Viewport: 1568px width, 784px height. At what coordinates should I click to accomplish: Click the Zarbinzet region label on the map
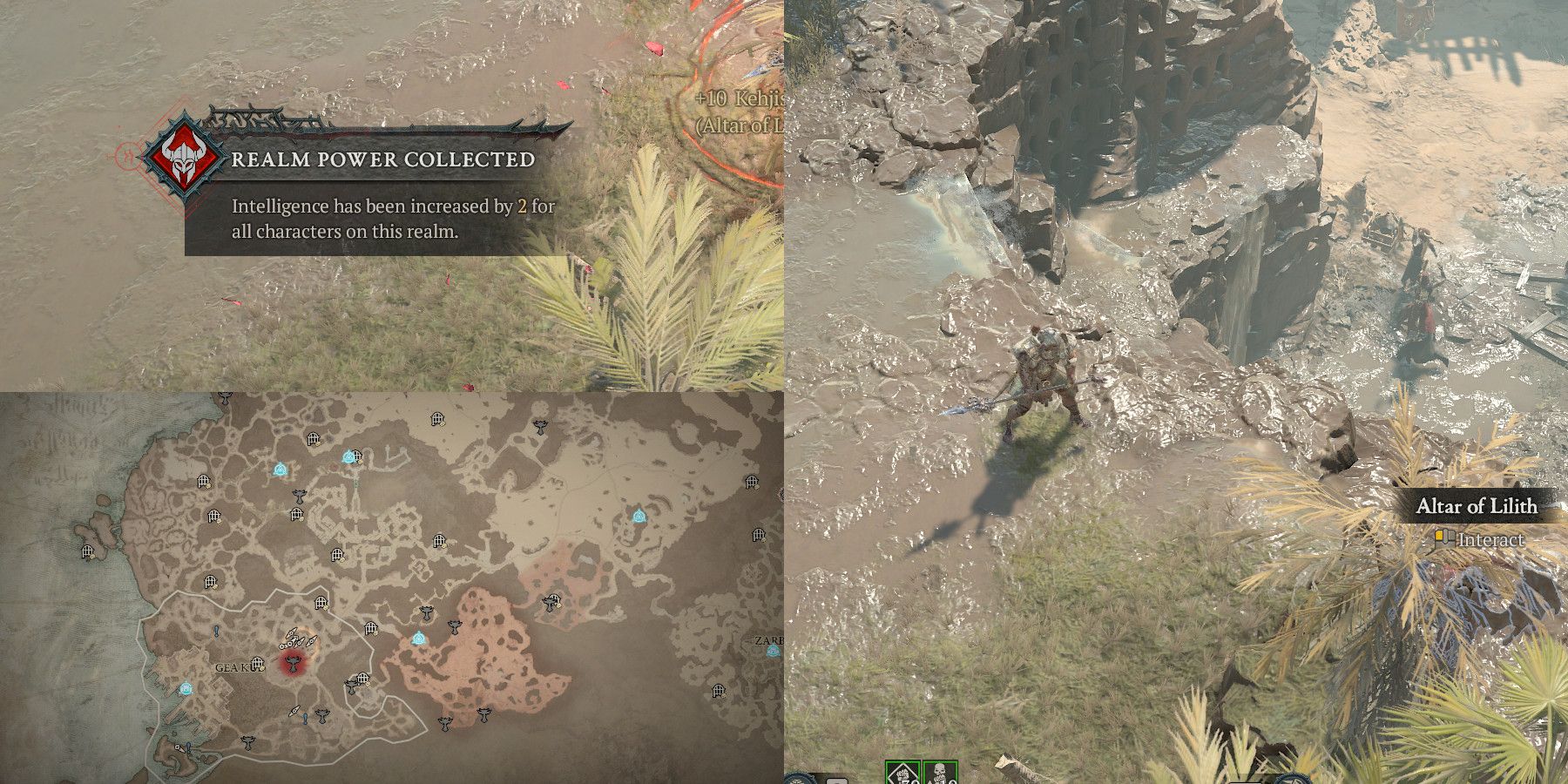click(771, 639)
